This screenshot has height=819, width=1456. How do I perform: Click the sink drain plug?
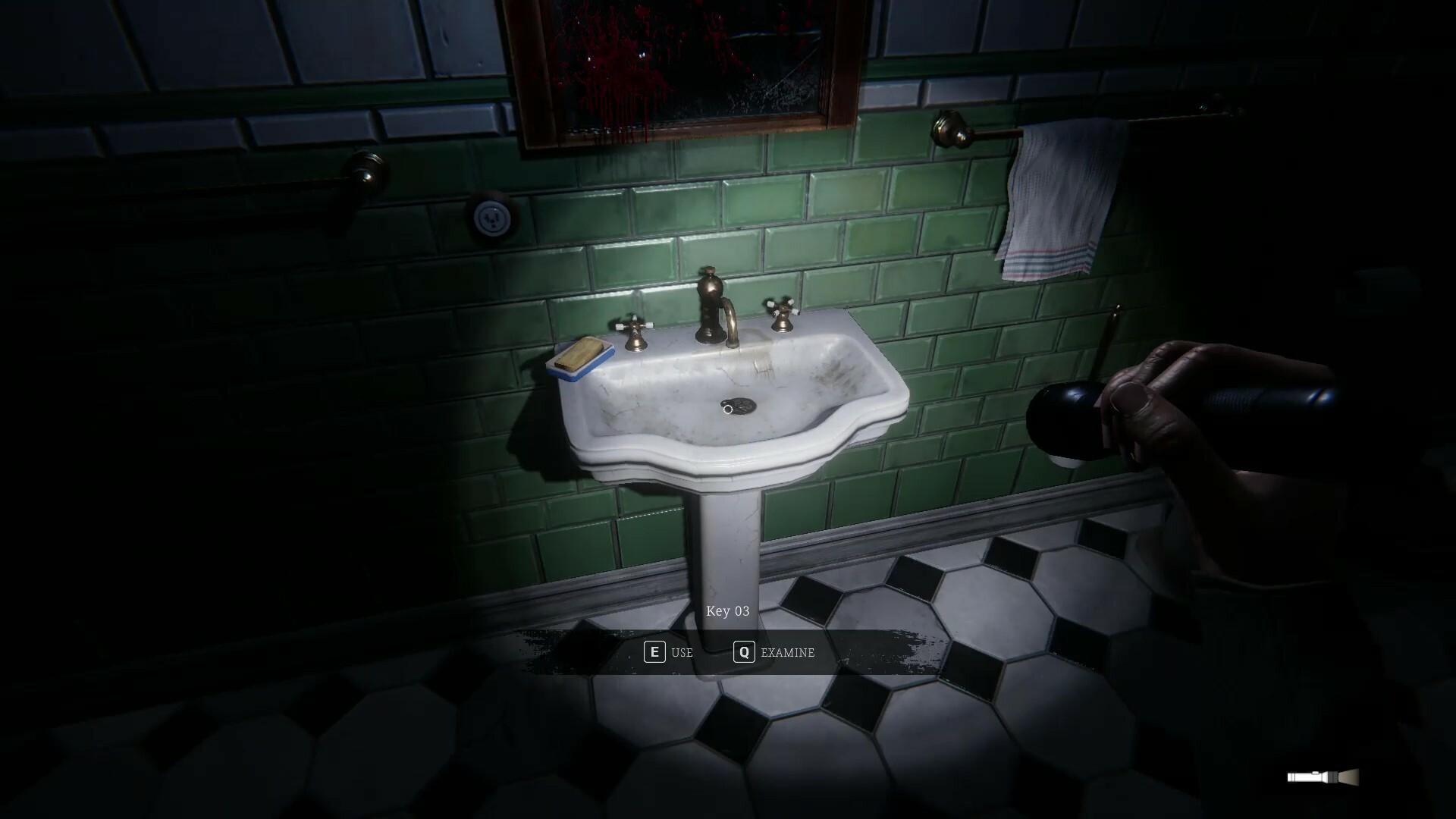(x=739, y=406)
